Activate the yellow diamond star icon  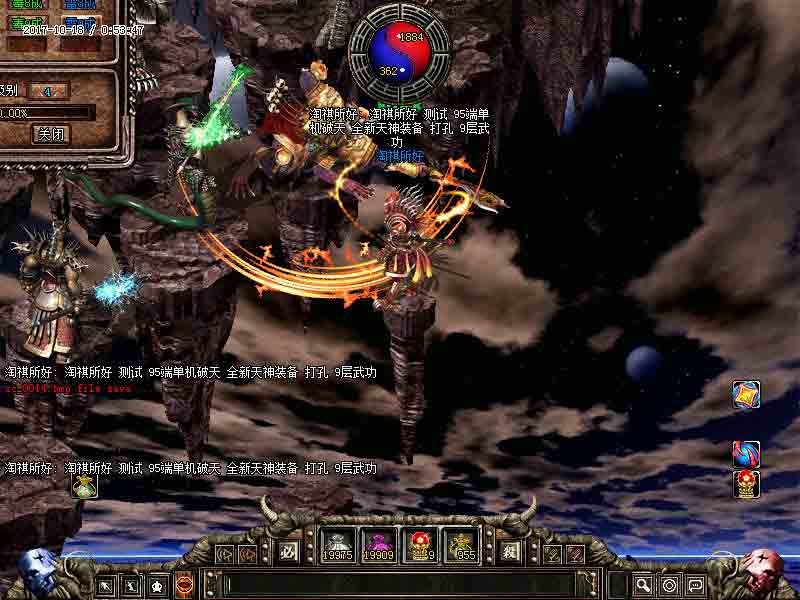point(746,394)
